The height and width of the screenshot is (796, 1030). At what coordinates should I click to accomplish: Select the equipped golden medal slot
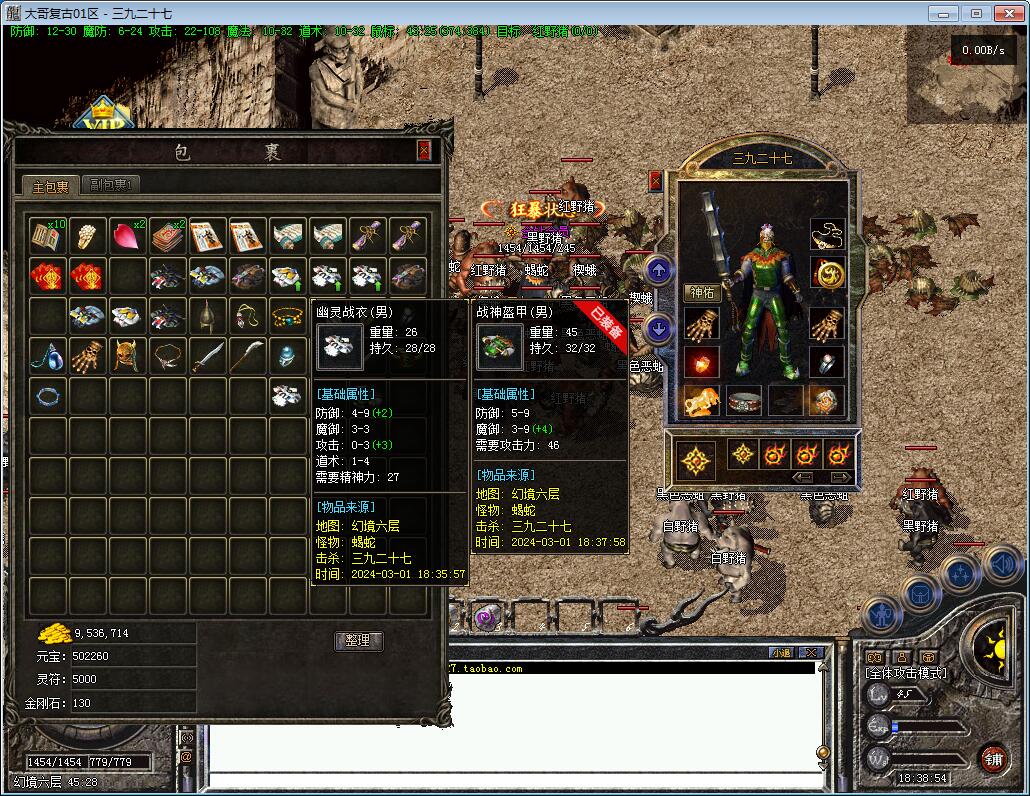click(x=827, y=274)
